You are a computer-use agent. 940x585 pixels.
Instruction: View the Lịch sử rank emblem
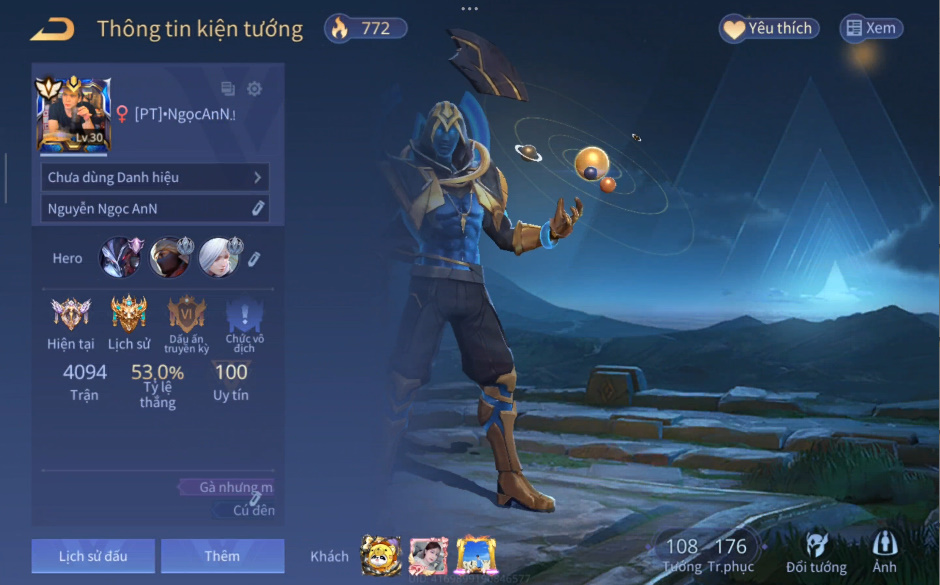click(129, 315)
